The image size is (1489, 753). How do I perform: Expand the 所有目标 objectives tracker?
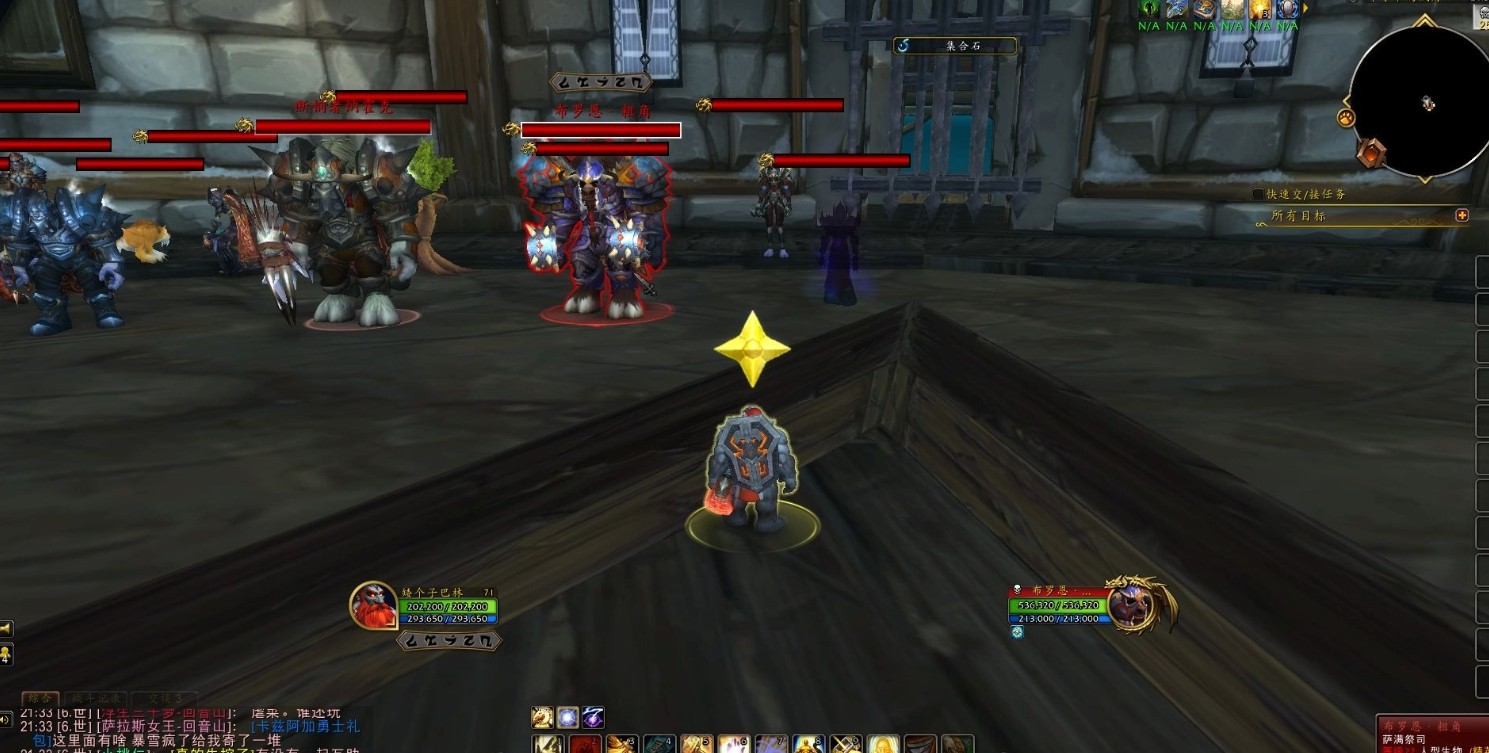(1462, 215)
